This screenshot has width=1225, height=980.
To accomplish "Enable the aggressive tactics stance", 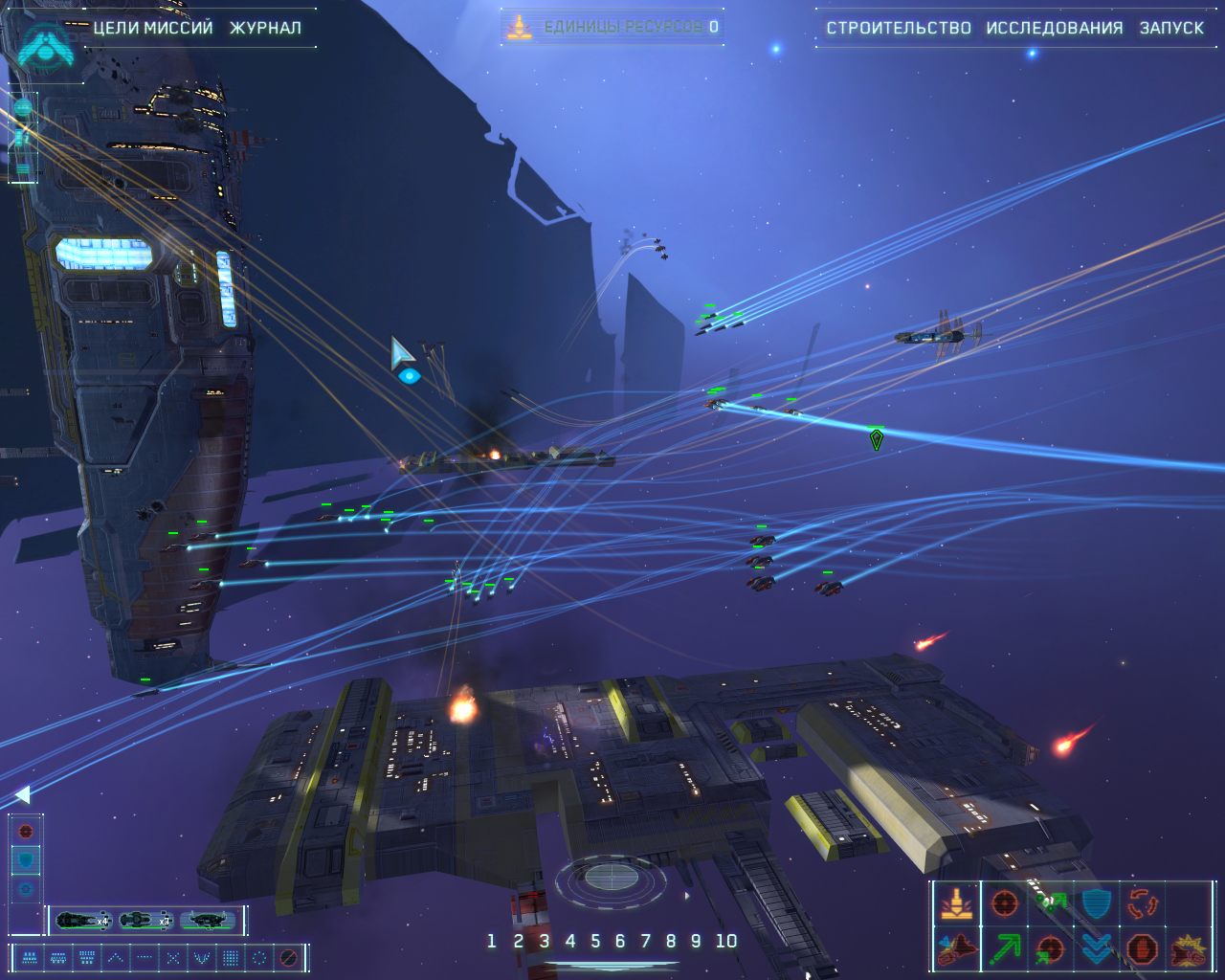I will coord(26,831).
